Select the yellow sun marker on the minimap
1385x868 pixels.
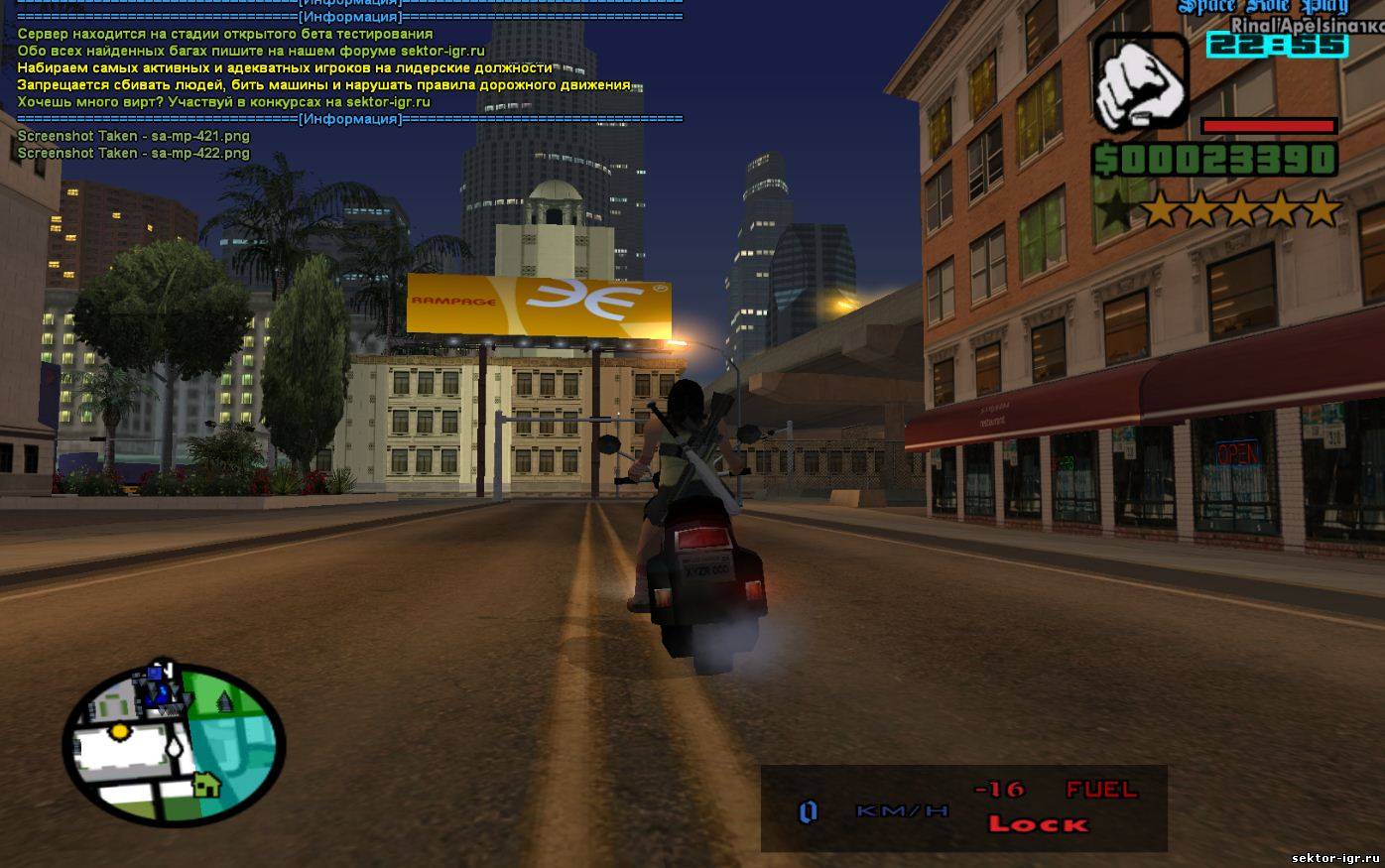click(x=119, y=731)
